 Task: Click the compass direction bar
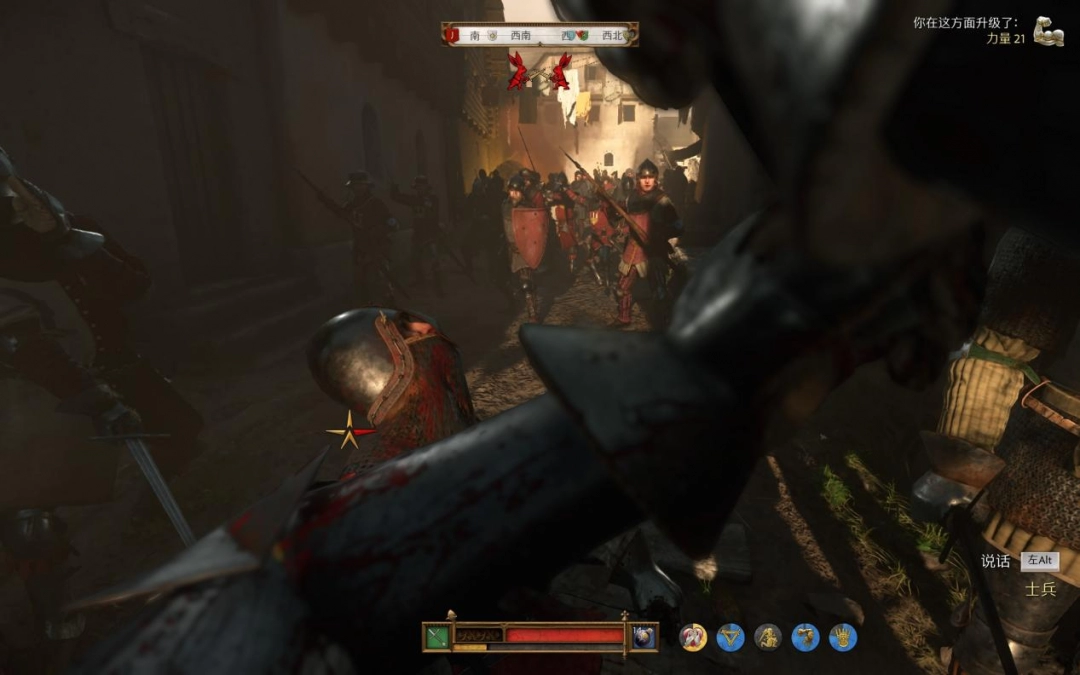pos(540,35)
